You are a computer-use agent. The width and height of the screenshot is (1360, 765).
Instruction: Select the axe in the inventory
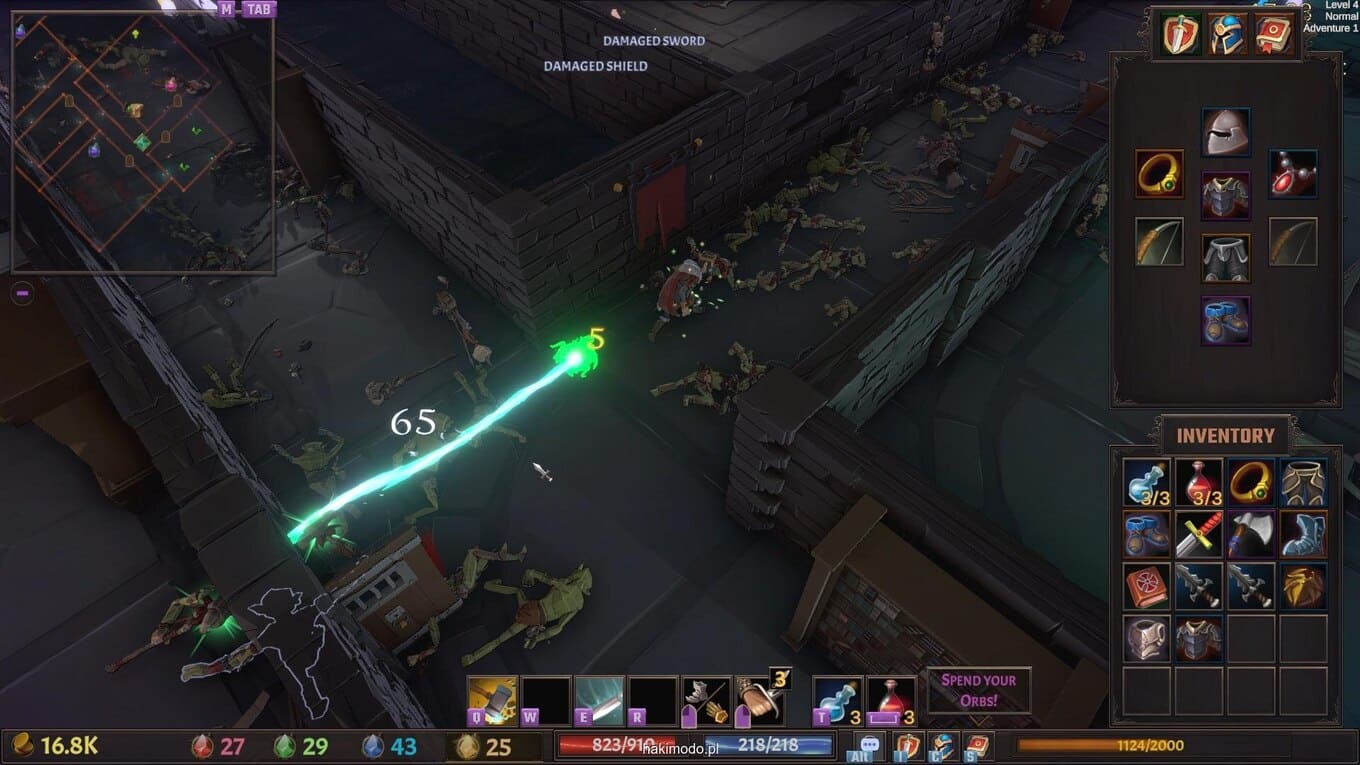[x=1251, y=534]
